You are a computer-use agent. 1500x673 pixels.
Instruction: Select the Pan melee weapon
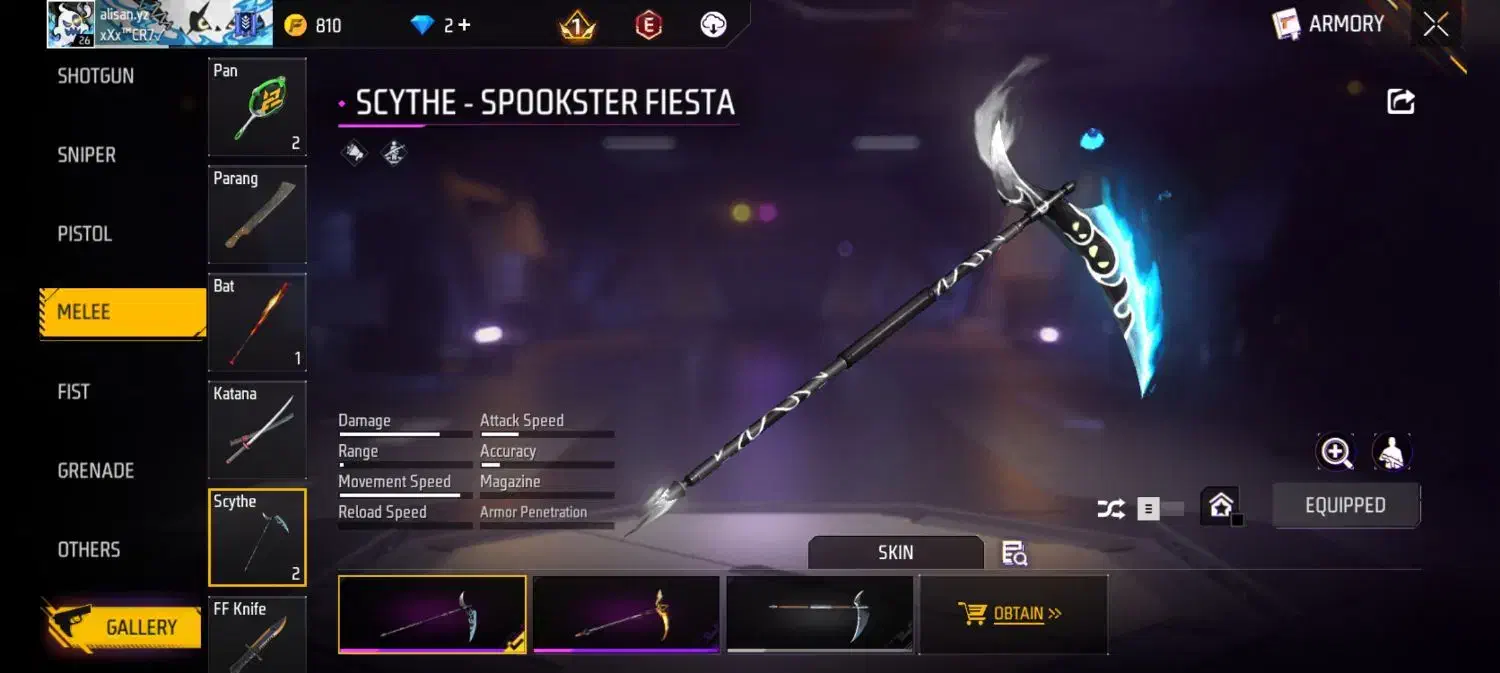(x=257, y=107)
